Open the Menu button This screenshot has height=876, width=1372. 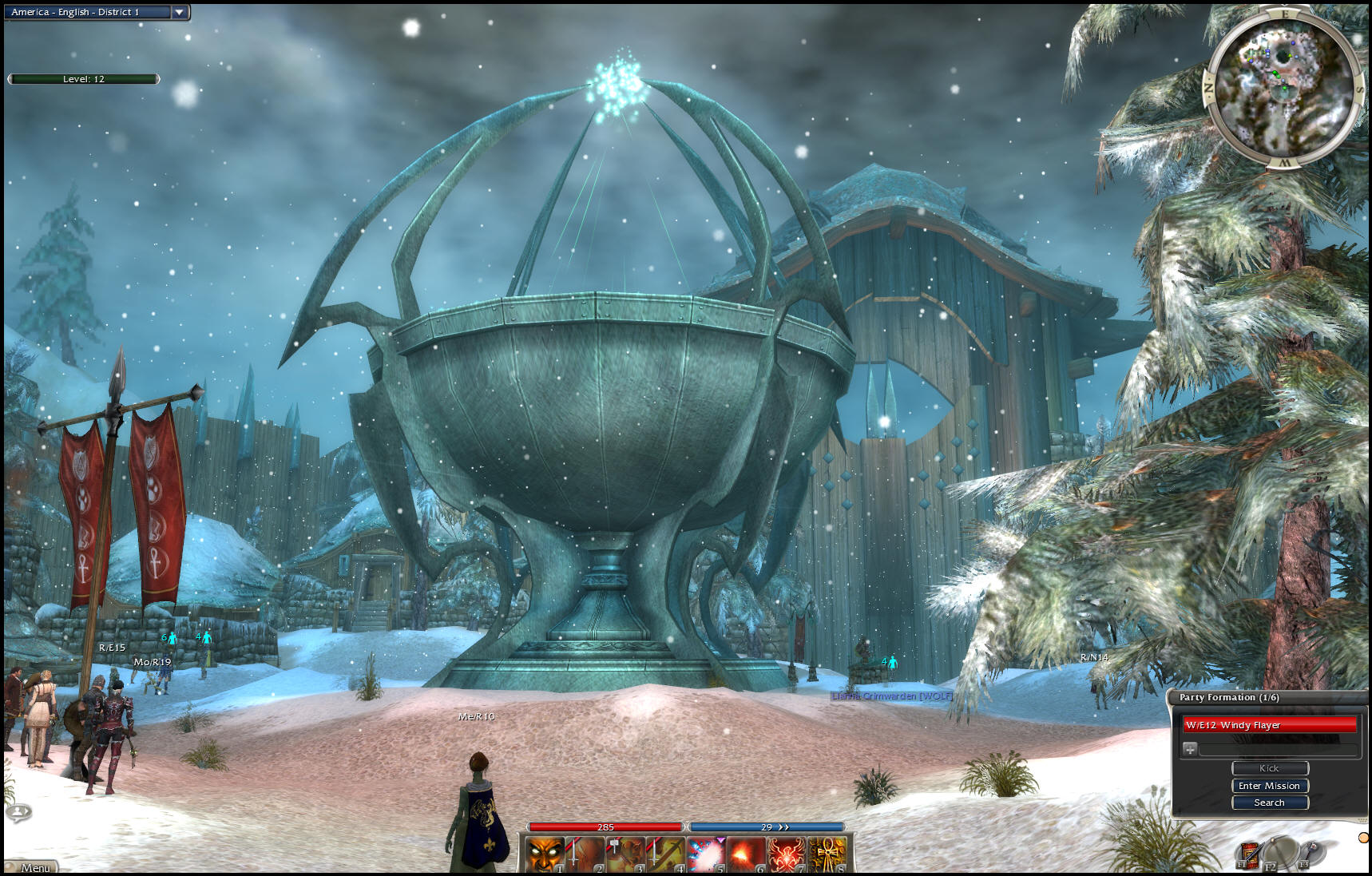[34, 867]
